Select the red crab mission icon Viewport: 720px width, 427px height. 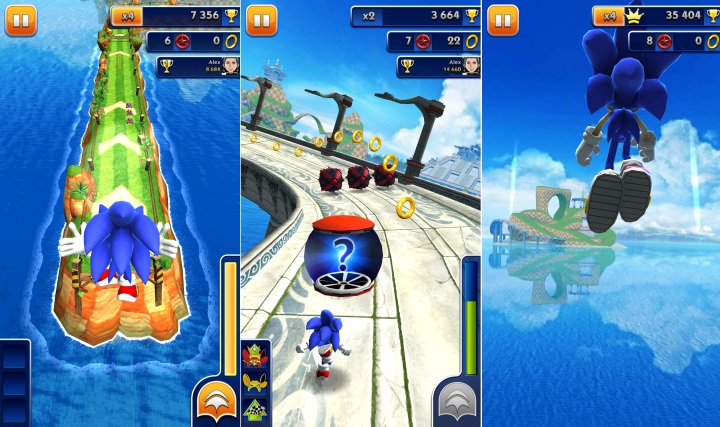[x=254, y=357]
